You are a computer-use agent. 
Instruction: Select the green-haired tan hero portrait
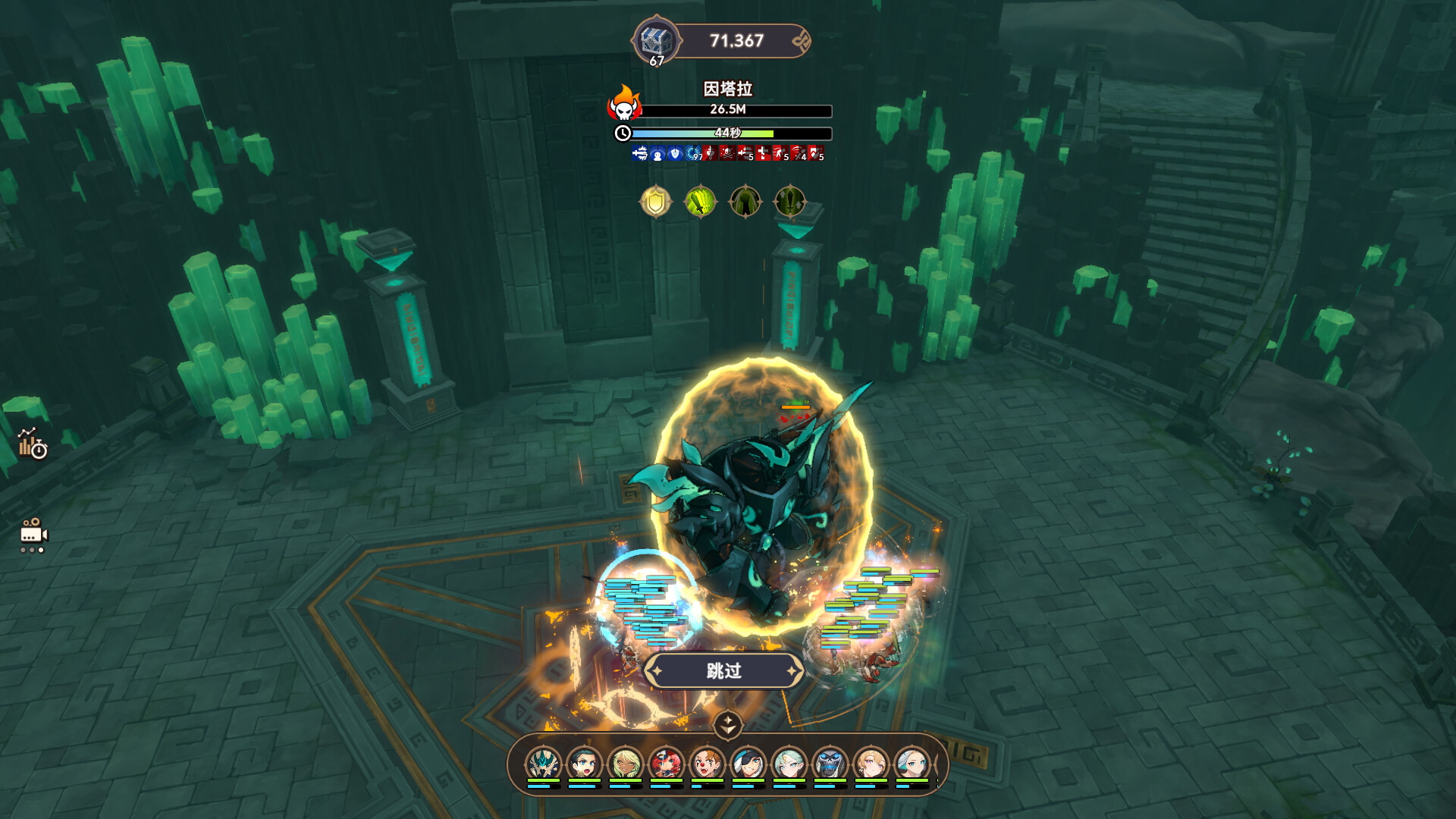[x=625, y=763]
